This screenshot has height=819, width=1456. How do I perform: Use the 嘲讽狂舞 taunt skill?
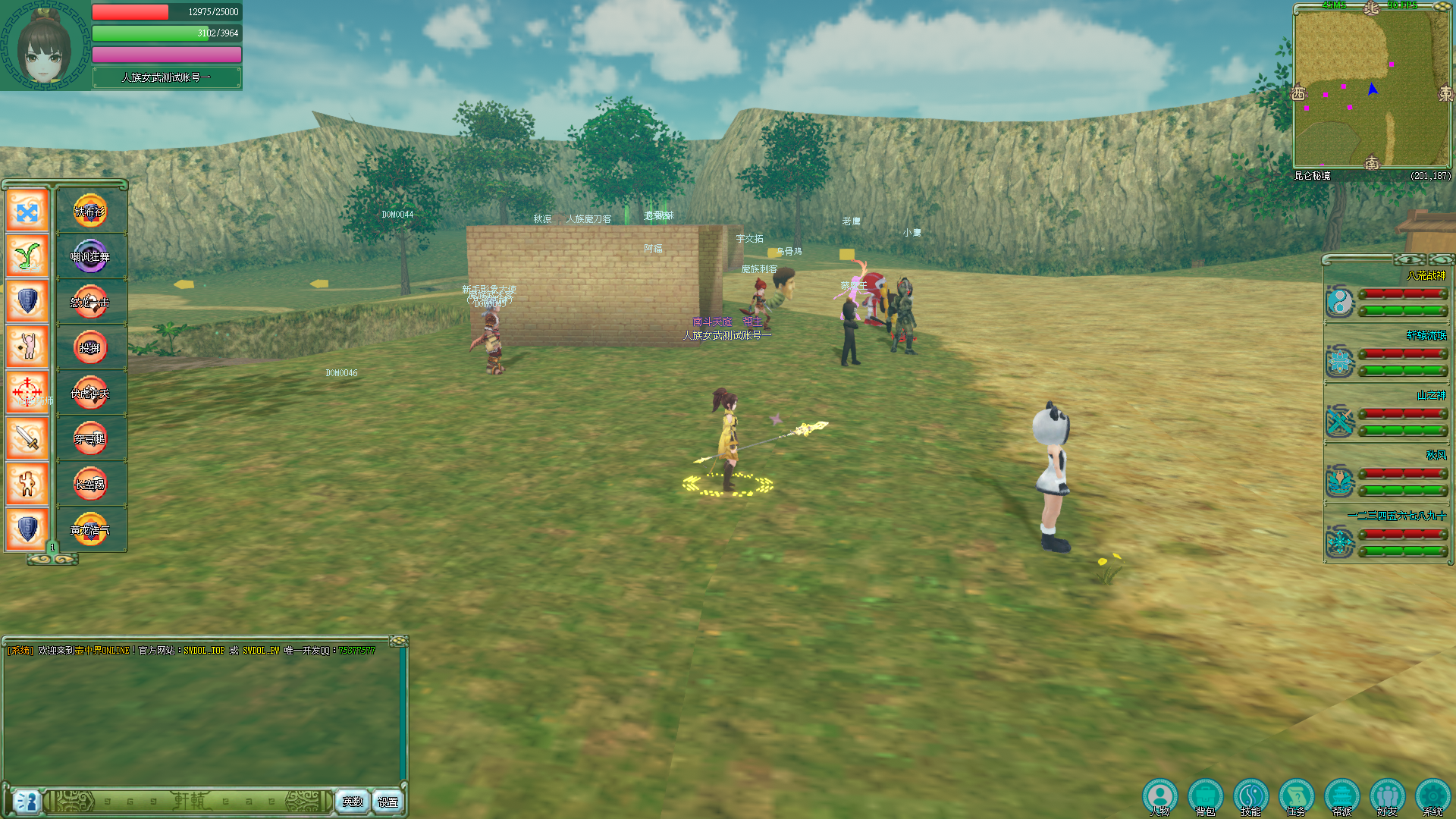90,257
